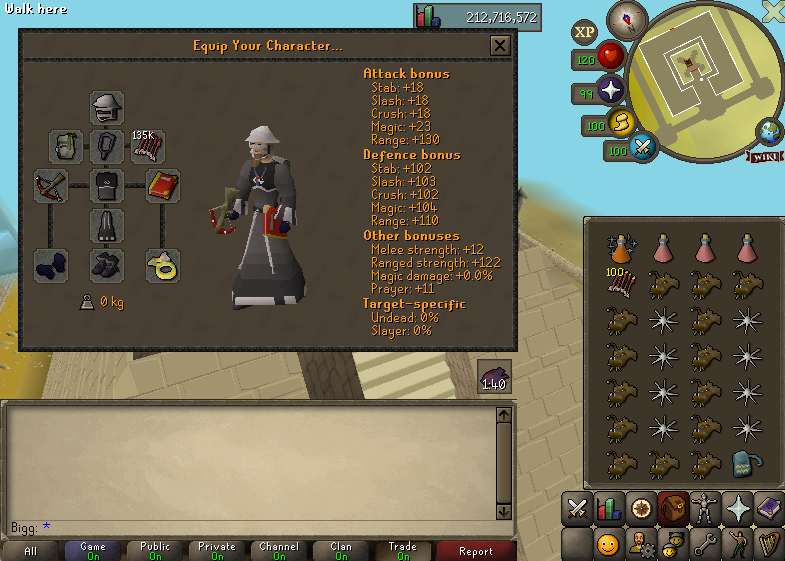
Task: Click the special attack crossed-swords orb
Action: coord(643,149)
